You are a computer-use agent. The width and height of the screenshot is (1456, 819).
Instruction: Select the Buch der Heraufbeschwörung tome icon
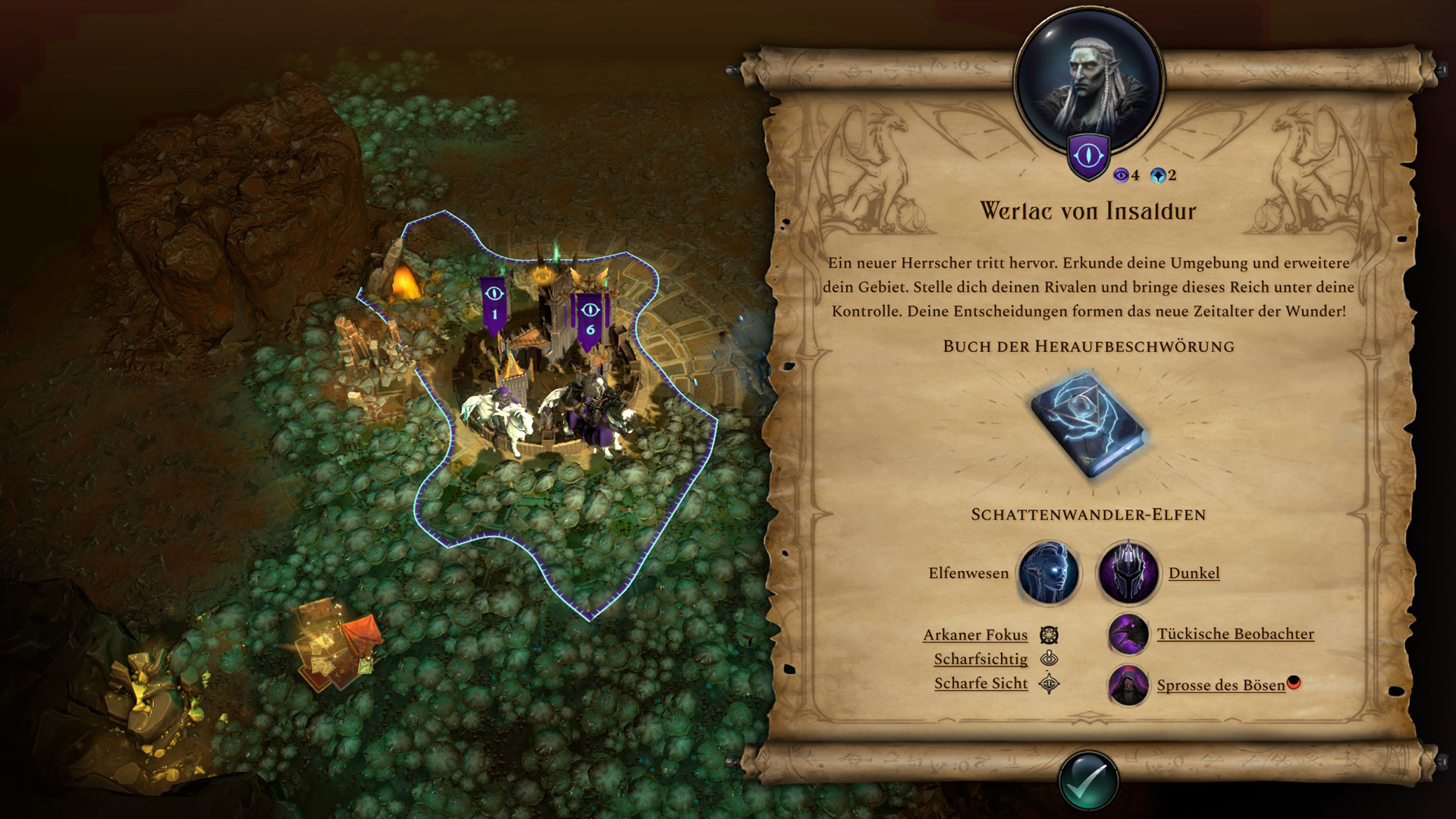tap(1088, 425)
